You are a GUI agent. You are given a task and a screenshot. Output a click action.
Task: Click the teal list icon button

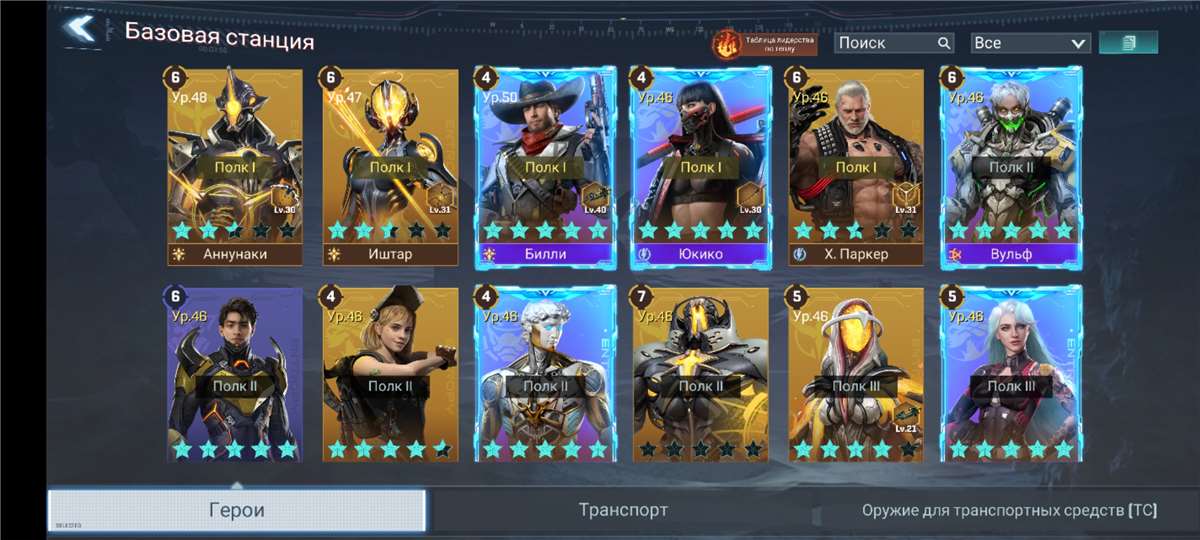click(x=1128, y=43)
